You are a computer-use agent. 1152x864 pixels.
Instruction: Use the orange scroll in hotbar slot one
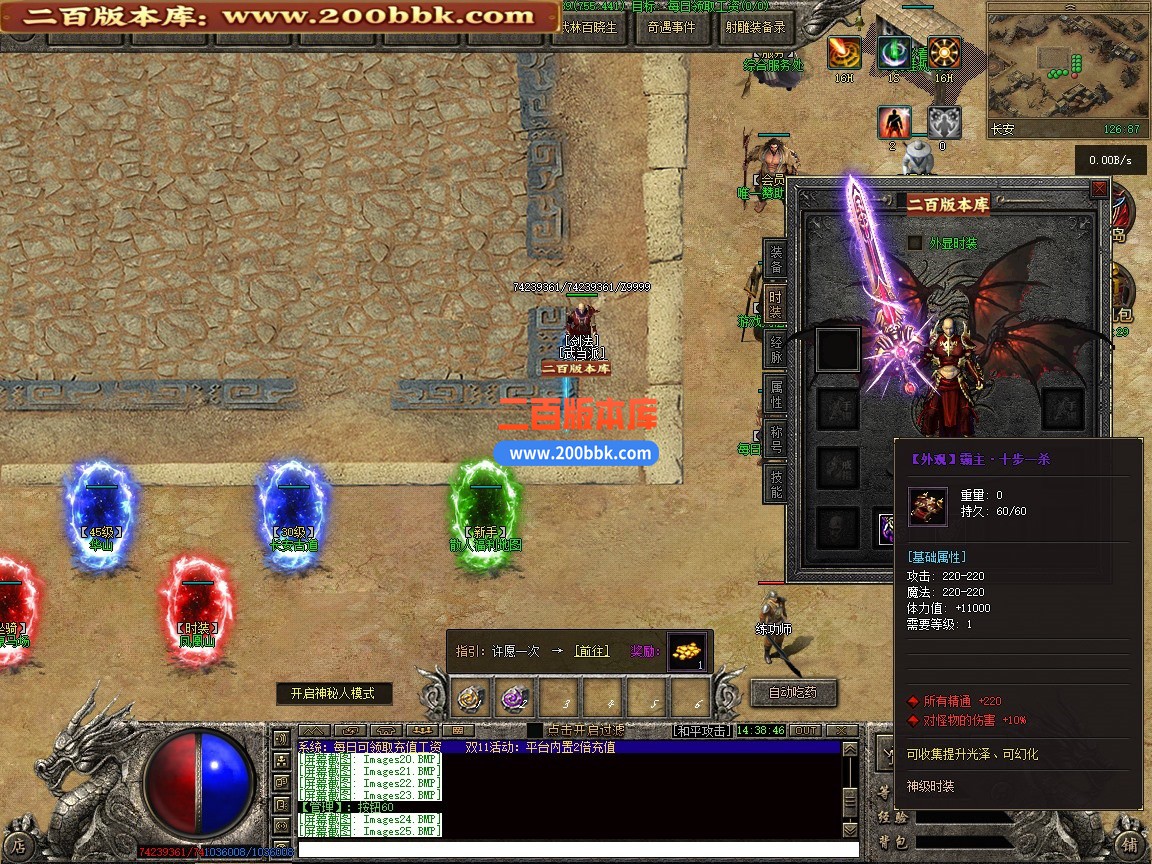tap(467, 696)
